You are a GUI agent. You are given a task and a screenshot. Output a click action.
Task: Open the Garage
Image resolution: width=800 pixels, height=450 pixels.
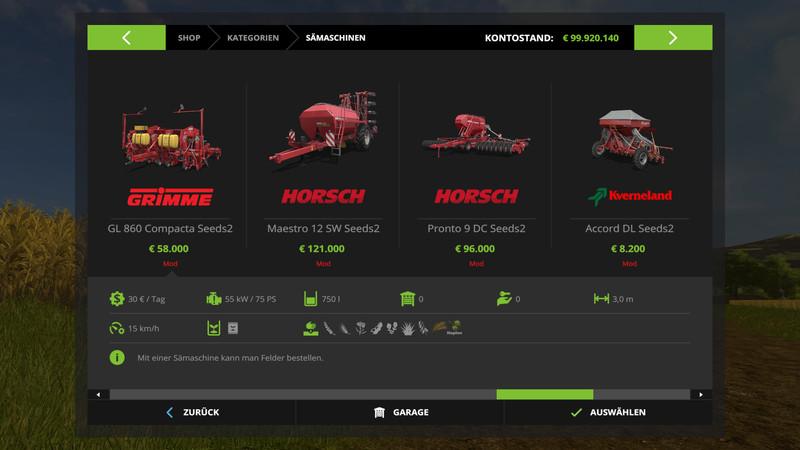(x=400, y=412)
